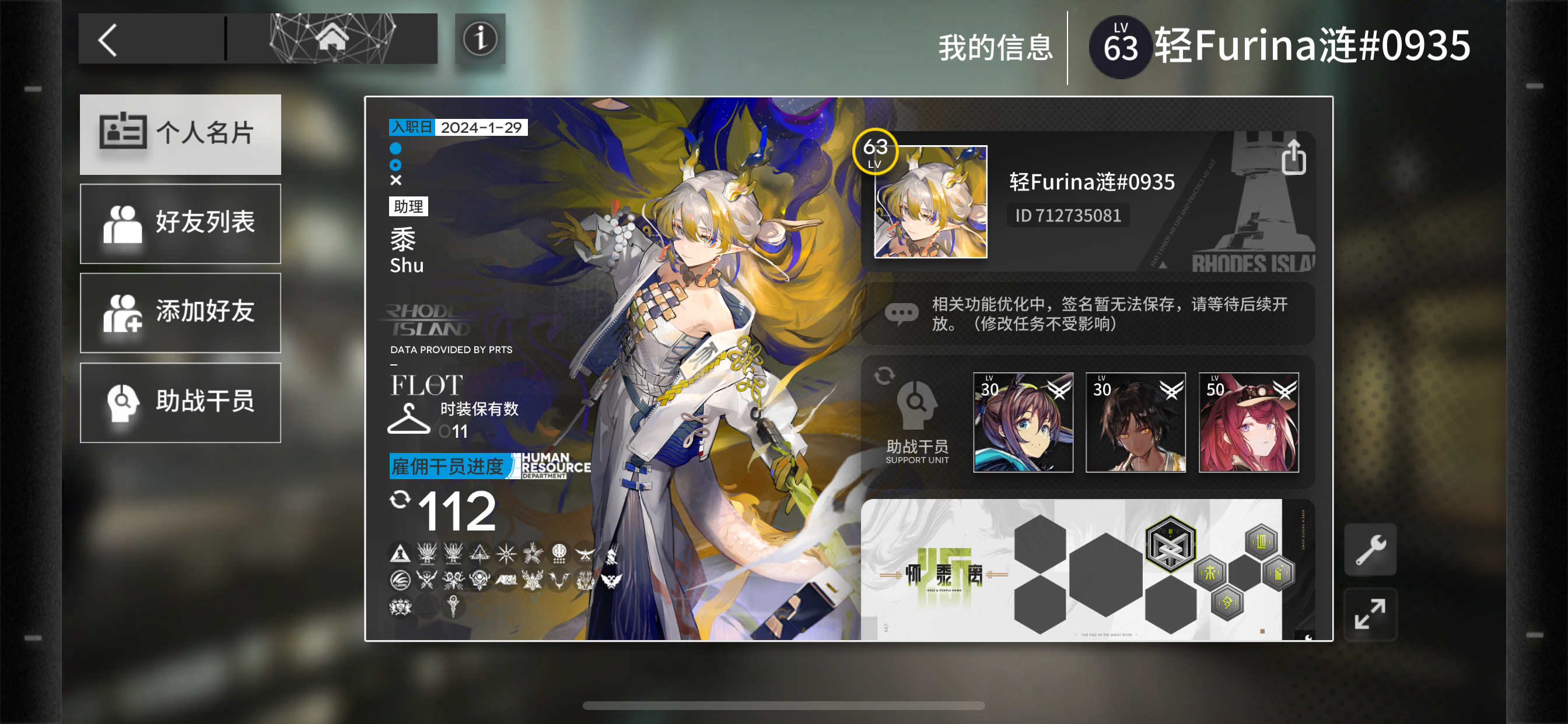Open the info (i) panel
Screen dimensions: 1568x724
[x=481, y=38]
